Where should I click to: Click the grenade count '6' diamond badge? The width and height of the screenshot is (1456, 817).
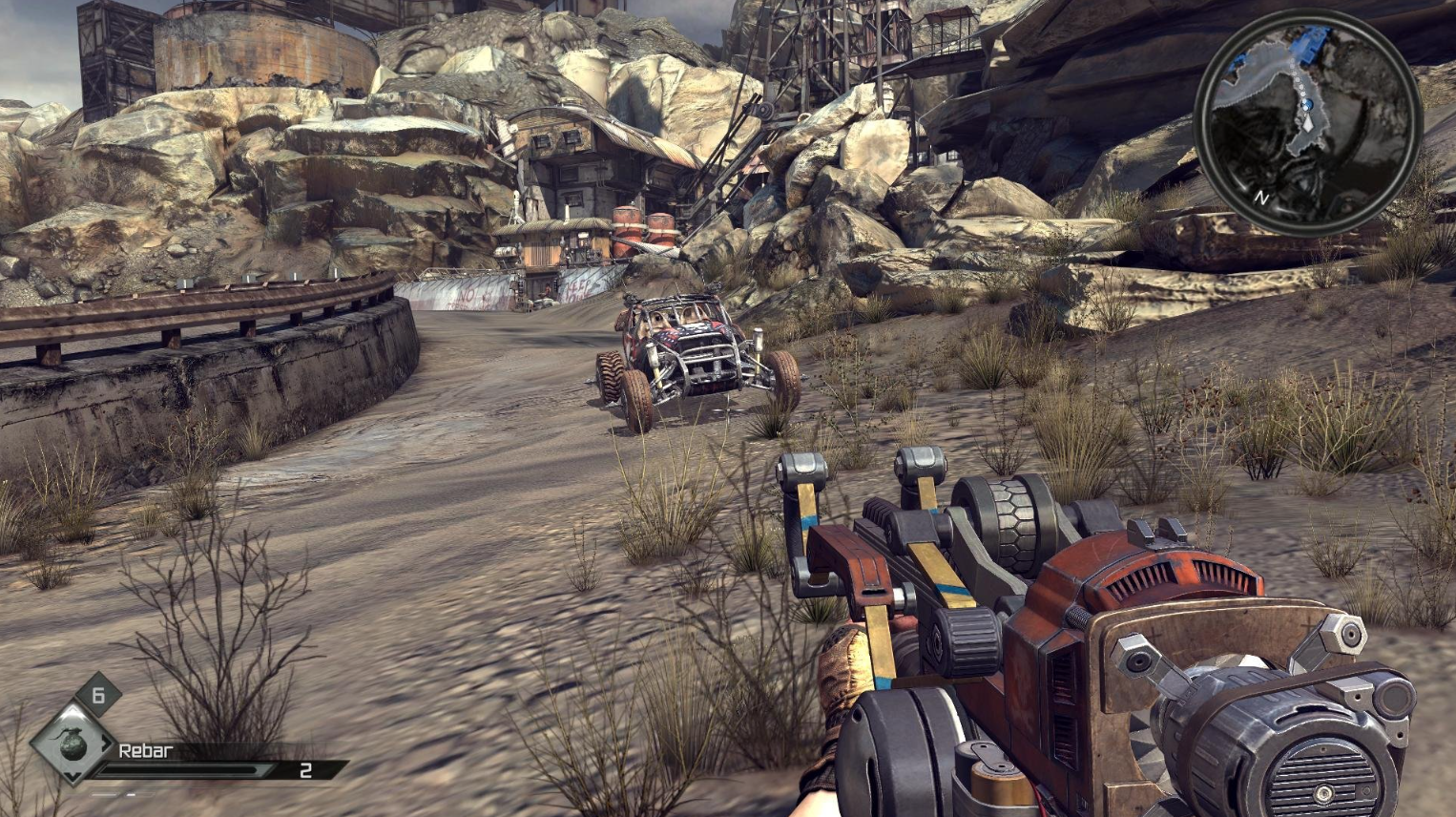point(98,695)
